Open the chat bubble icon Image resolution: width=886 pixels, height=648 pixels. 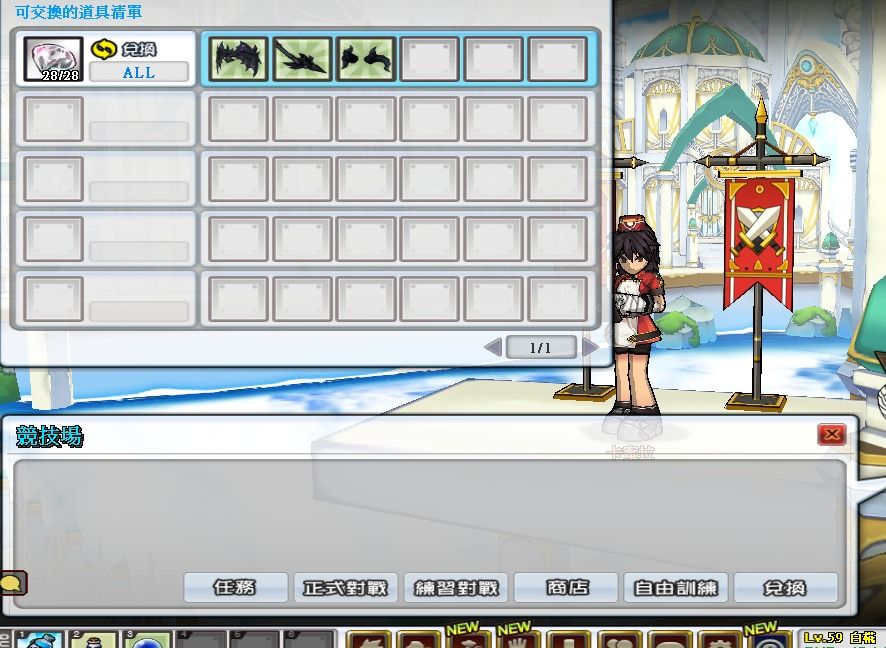point(12,582)
